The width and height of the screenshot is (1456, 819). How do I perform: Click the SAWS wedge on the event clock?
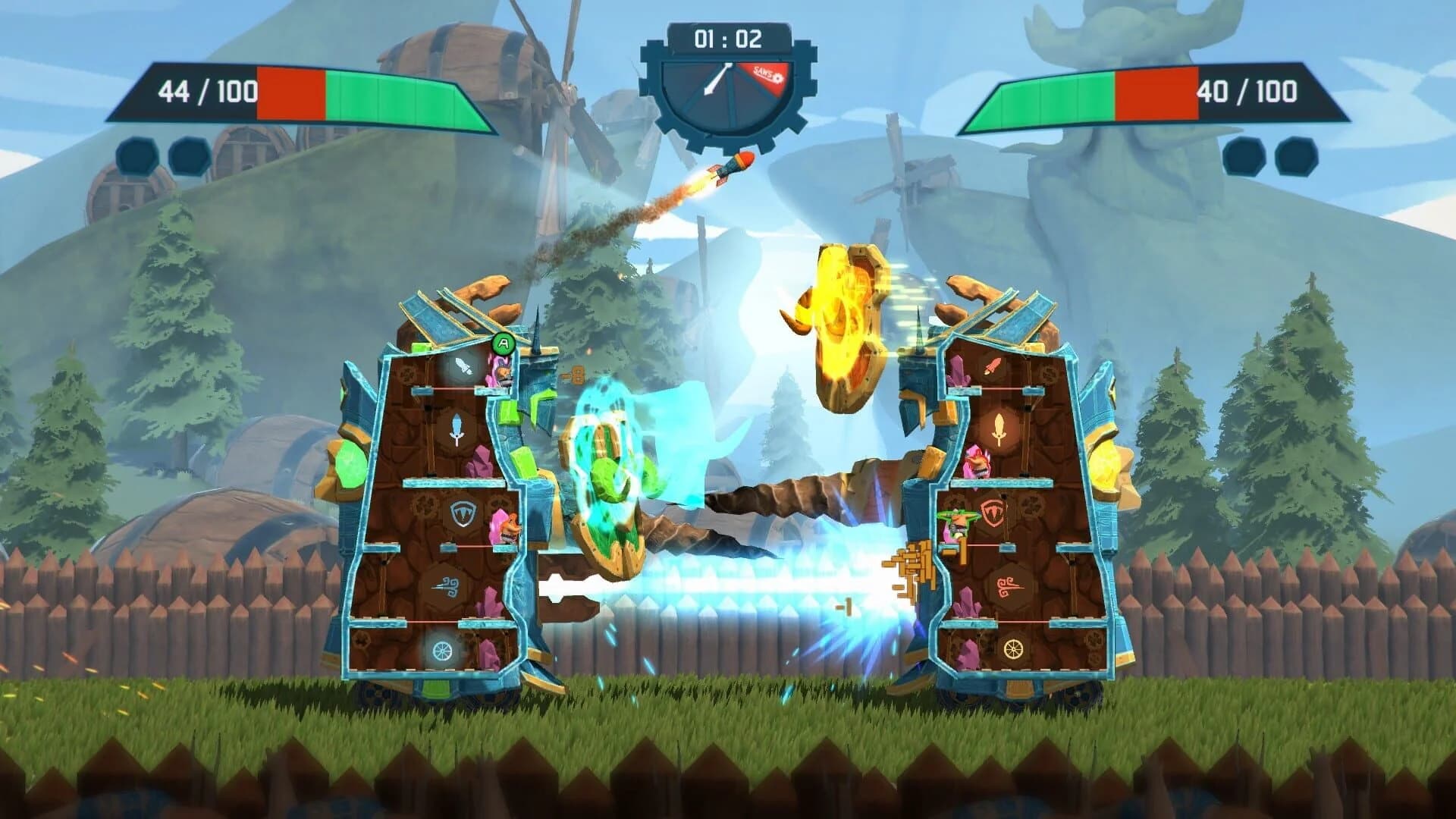pyautogui.click(x=766, y=73)
